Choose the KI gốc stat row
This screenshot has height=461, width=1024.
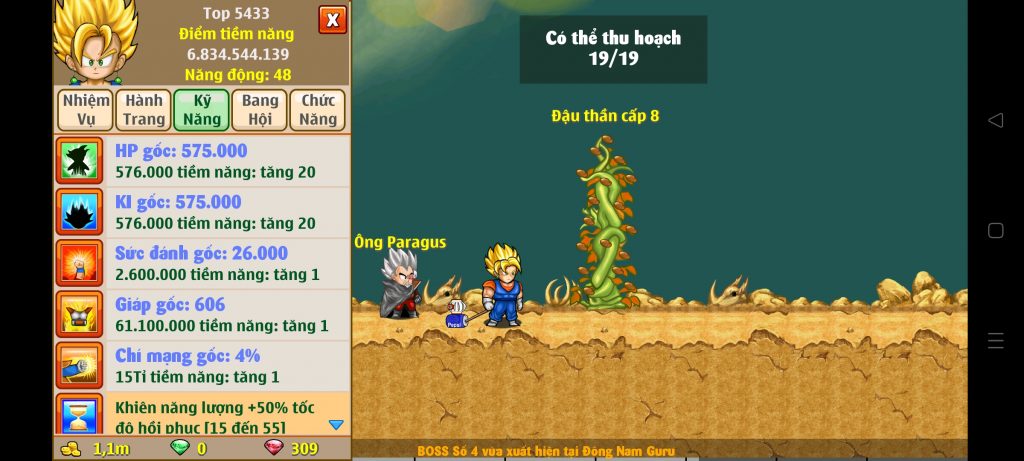click(x=202, y=212)
